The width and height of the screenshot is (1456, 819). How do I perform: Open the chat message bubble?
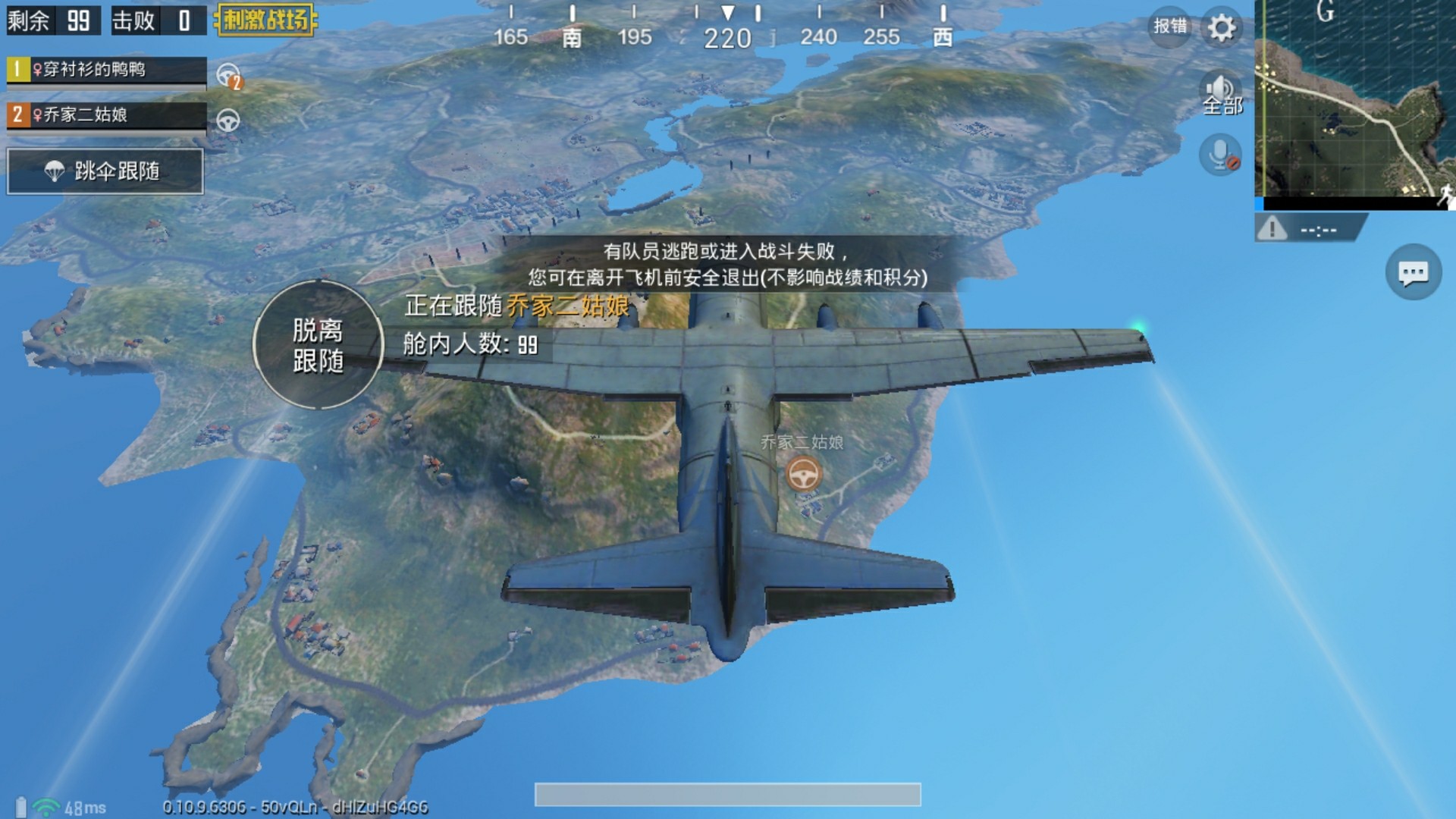pos(1413,273)
